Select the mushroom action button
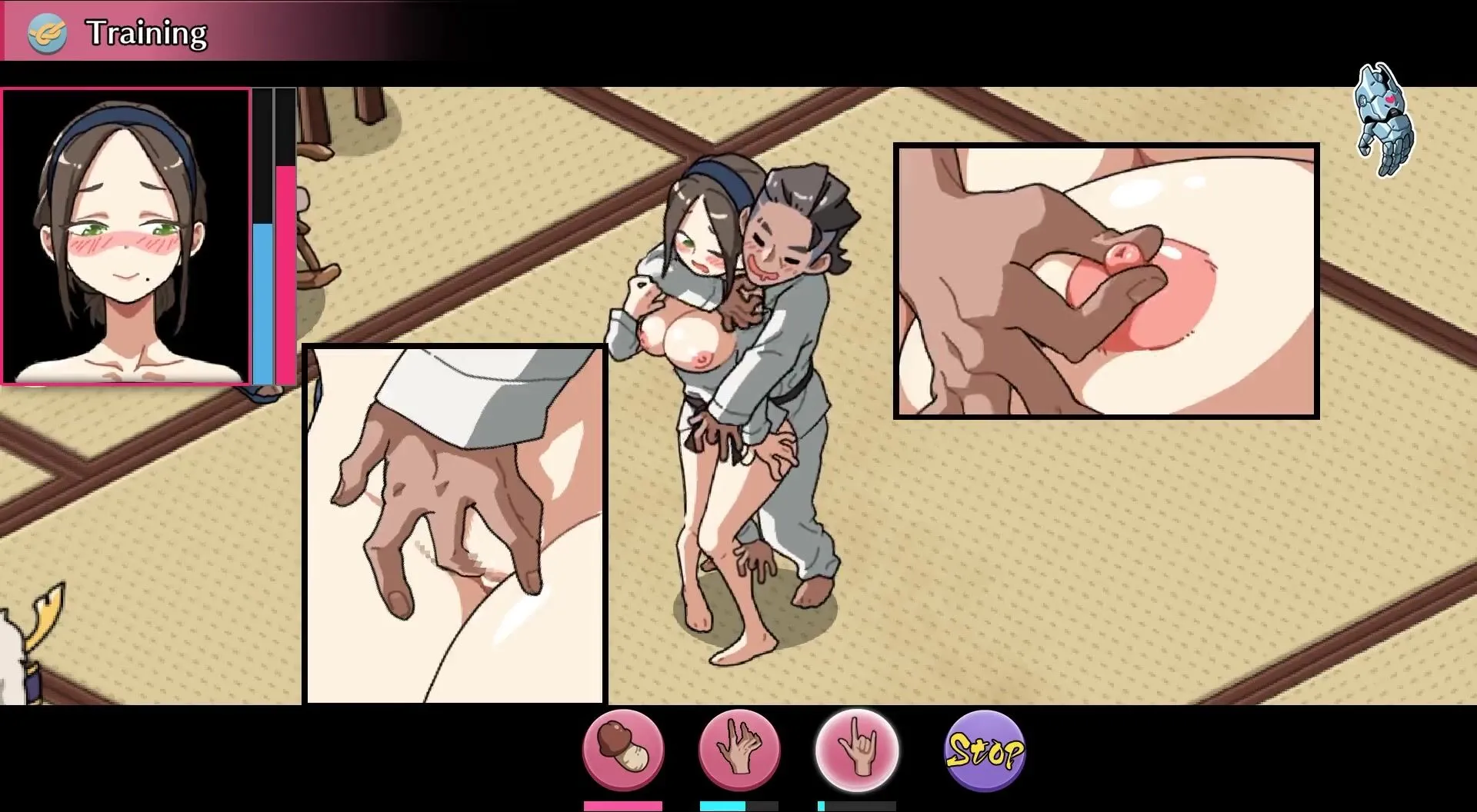Screen dimensions: 1477x812 pos(623,750)
